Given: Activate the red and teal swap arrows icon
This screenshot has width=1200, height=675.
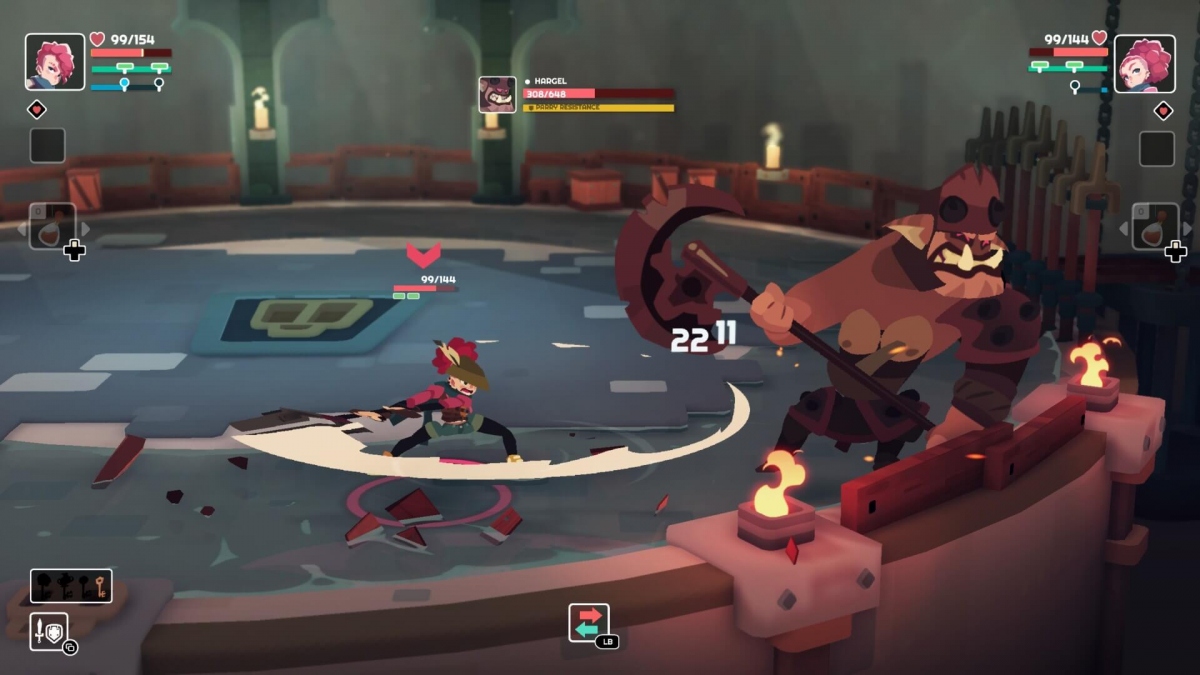Looking at the screenshot, I should point(589,622).
